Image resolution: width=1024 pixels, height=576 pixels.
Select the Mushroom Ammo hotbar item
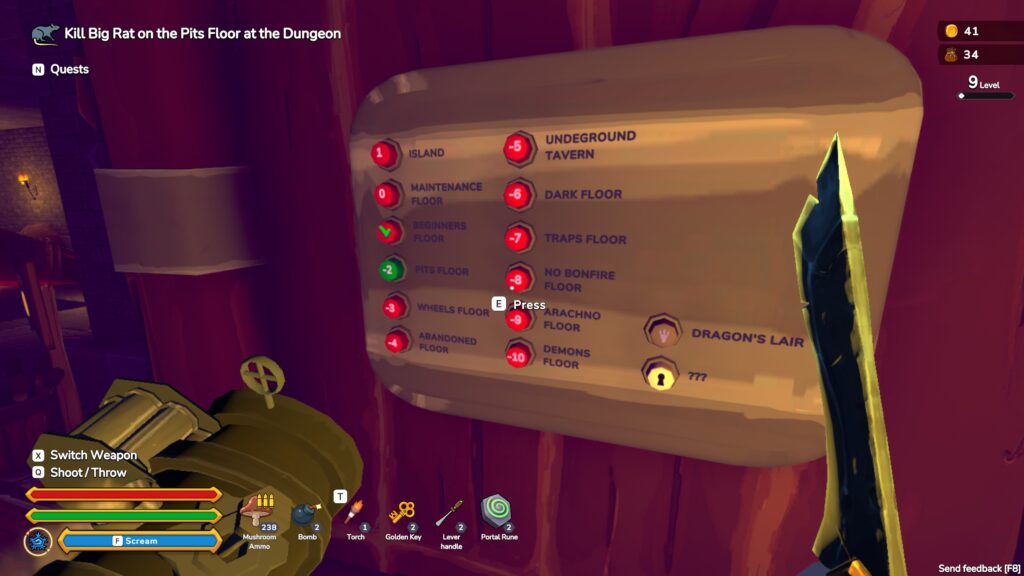[x=260, y=512]
